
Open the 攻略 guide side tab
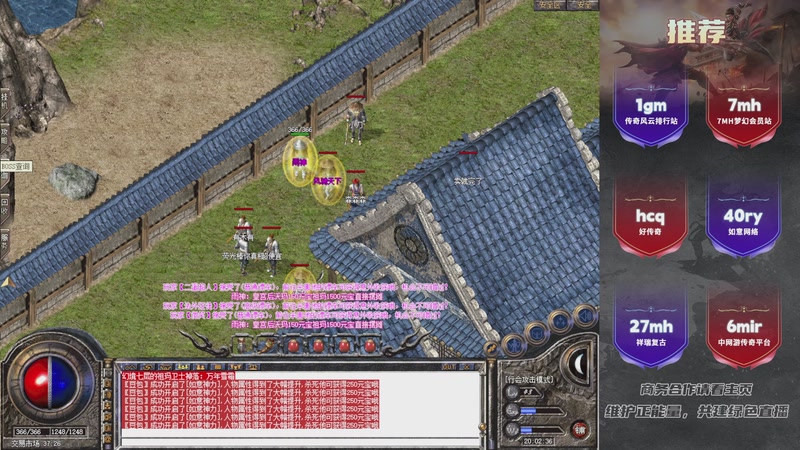[5, 135]
